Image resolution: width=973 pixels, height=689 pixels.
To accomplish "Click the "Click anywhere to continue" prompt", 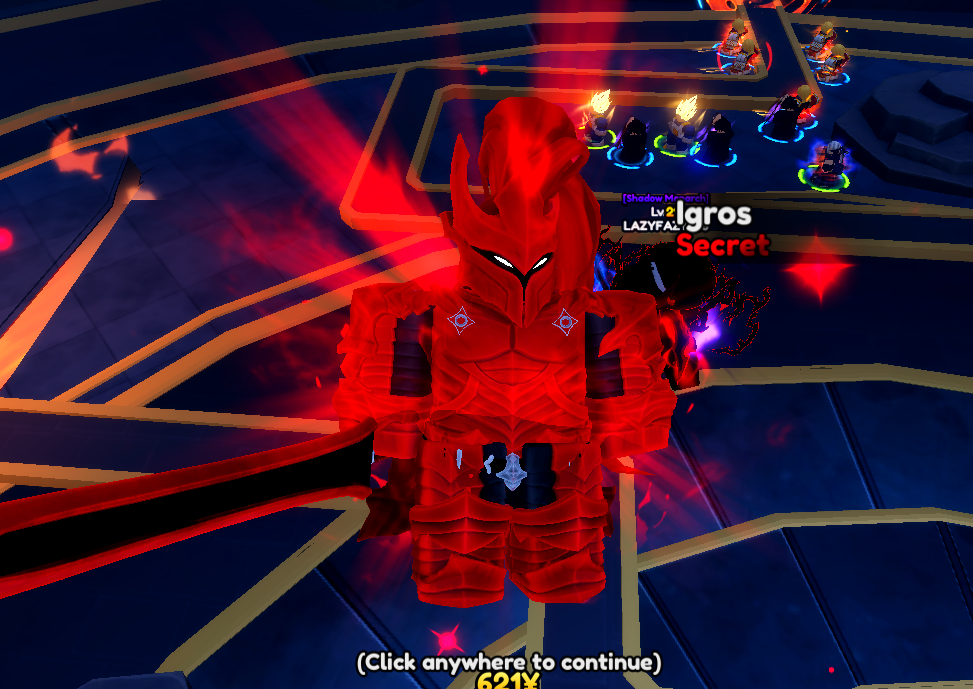I will (509, 662).
